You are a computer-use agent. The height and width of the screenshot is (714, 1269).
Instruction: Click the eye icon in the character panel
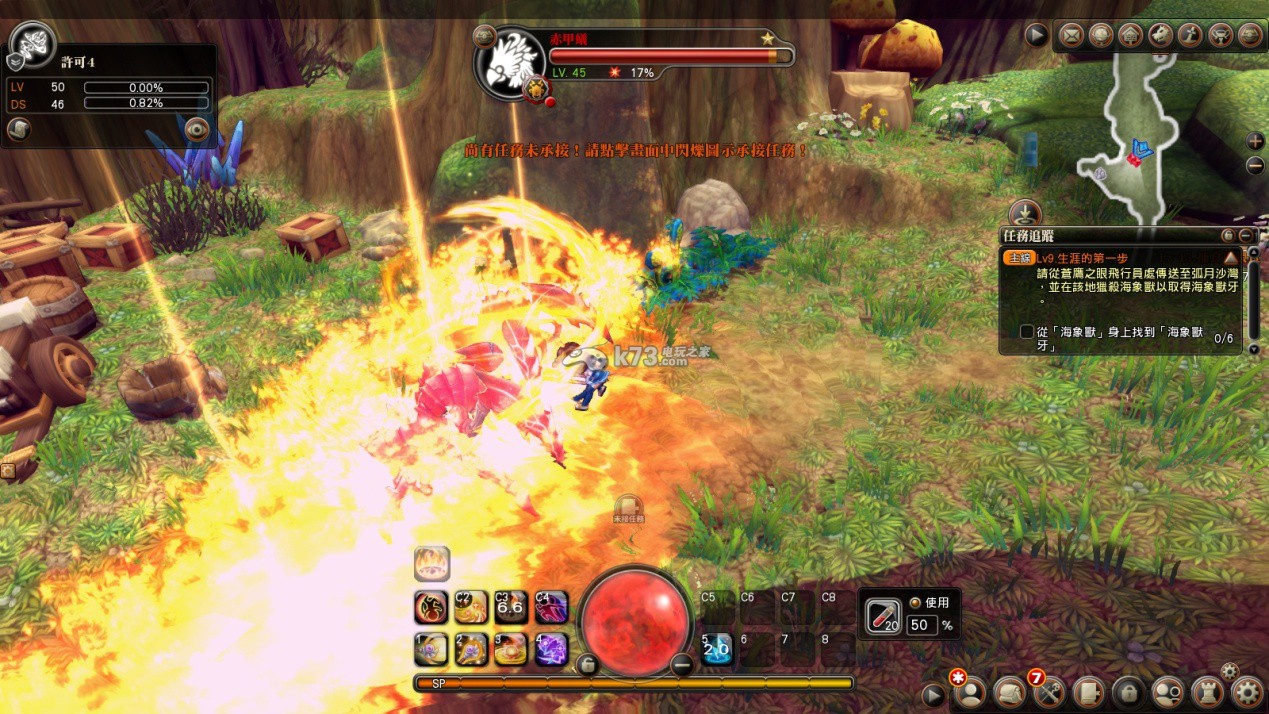point(196,128)
